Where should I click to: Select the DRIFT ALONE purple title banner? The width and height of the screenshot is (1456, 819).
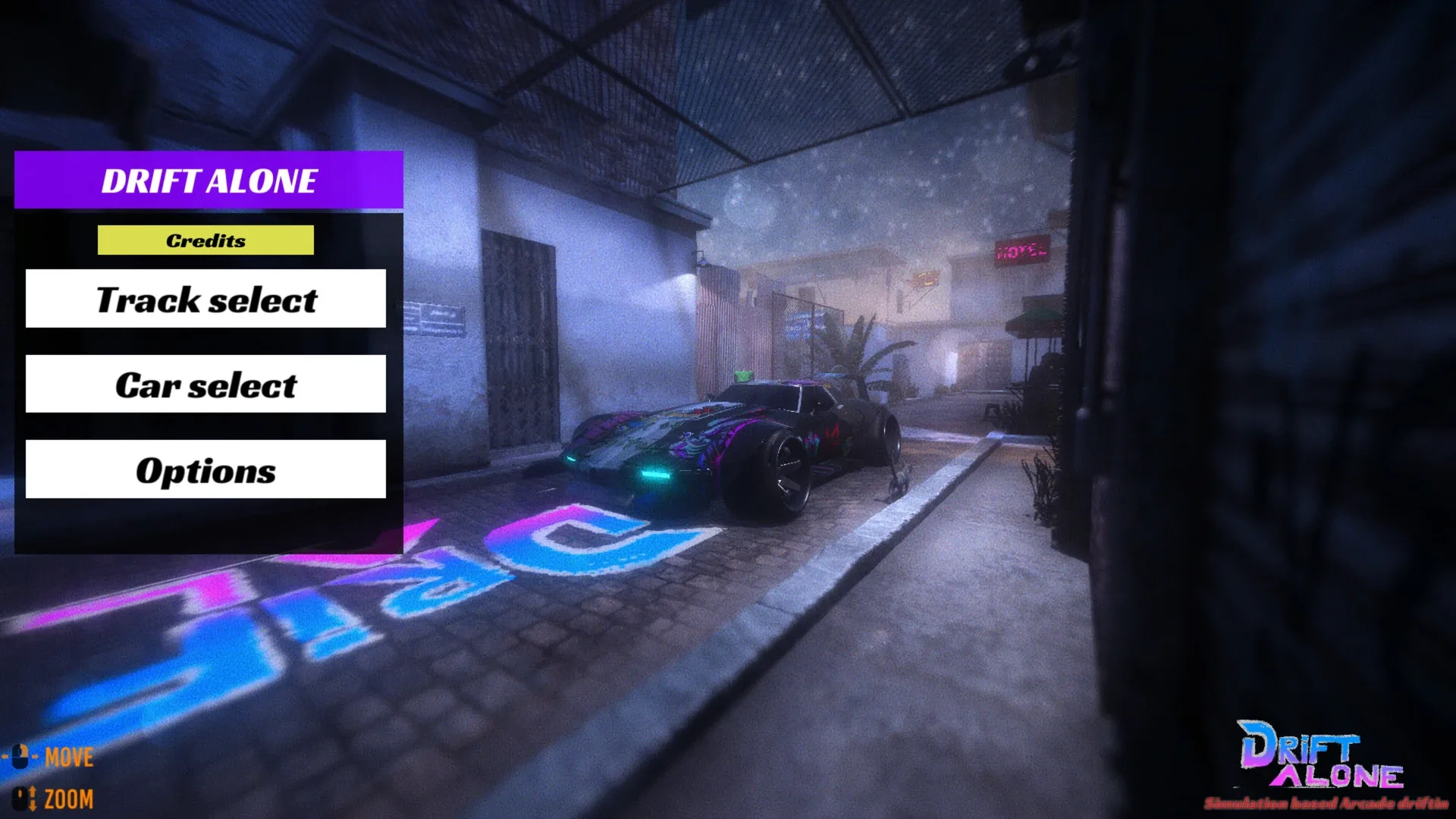click(x=208, y=181)
